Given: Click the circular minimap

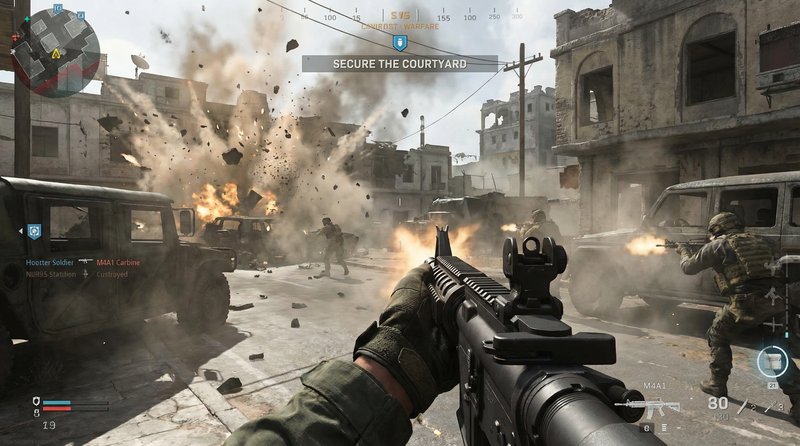Looking at the screenshot, I should pos(55,51).
